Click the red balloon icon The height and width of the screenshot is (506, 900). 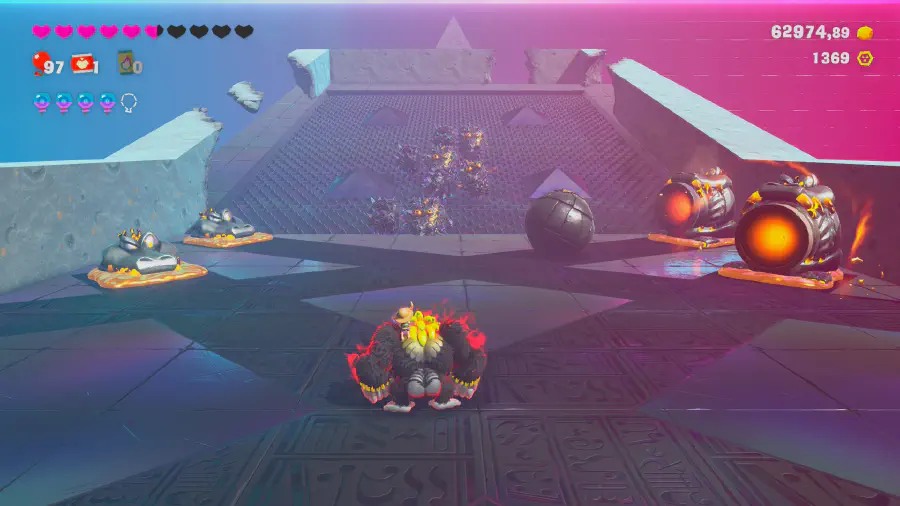38,66
